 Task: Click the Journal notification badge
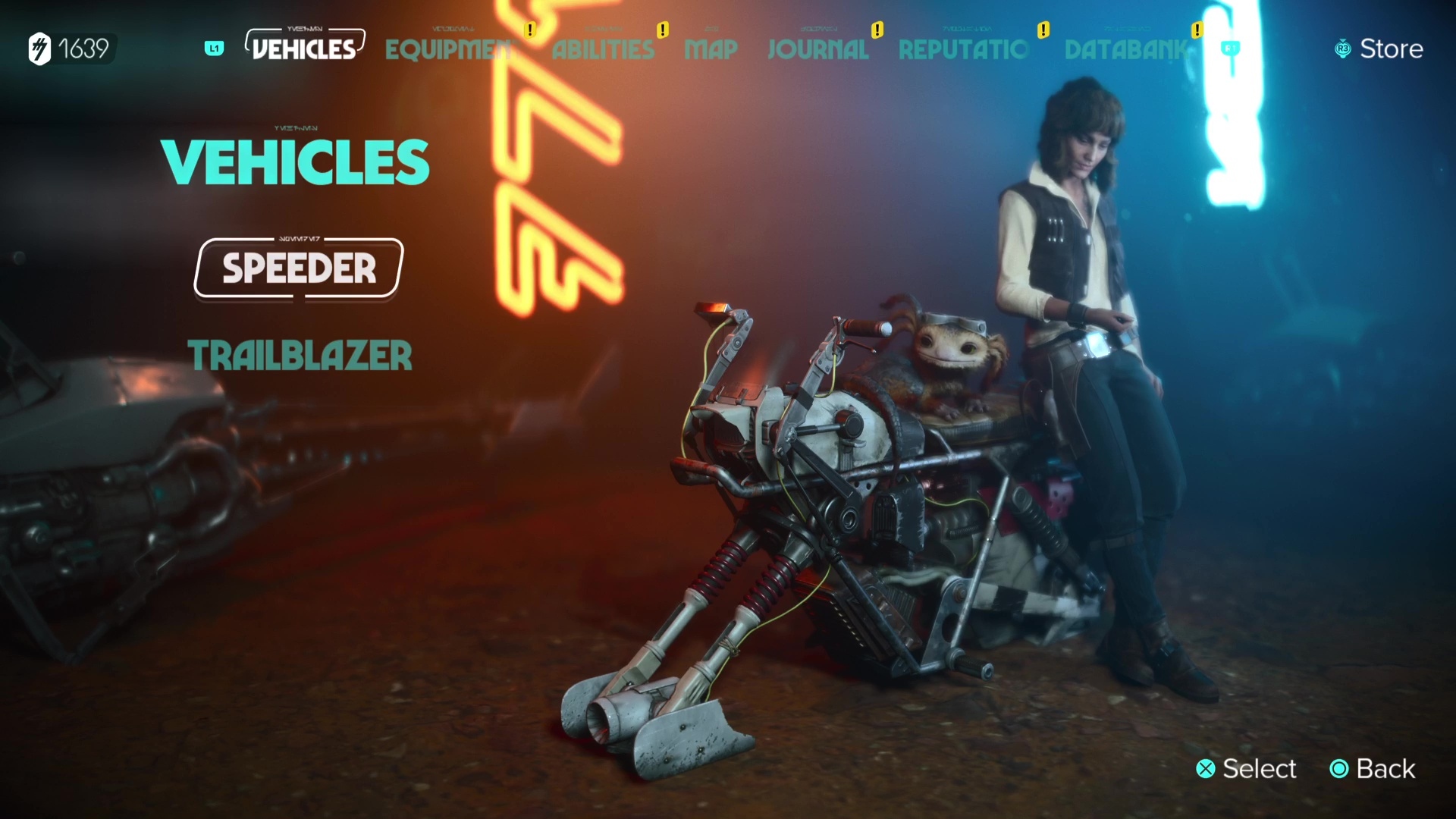(877, 30)
